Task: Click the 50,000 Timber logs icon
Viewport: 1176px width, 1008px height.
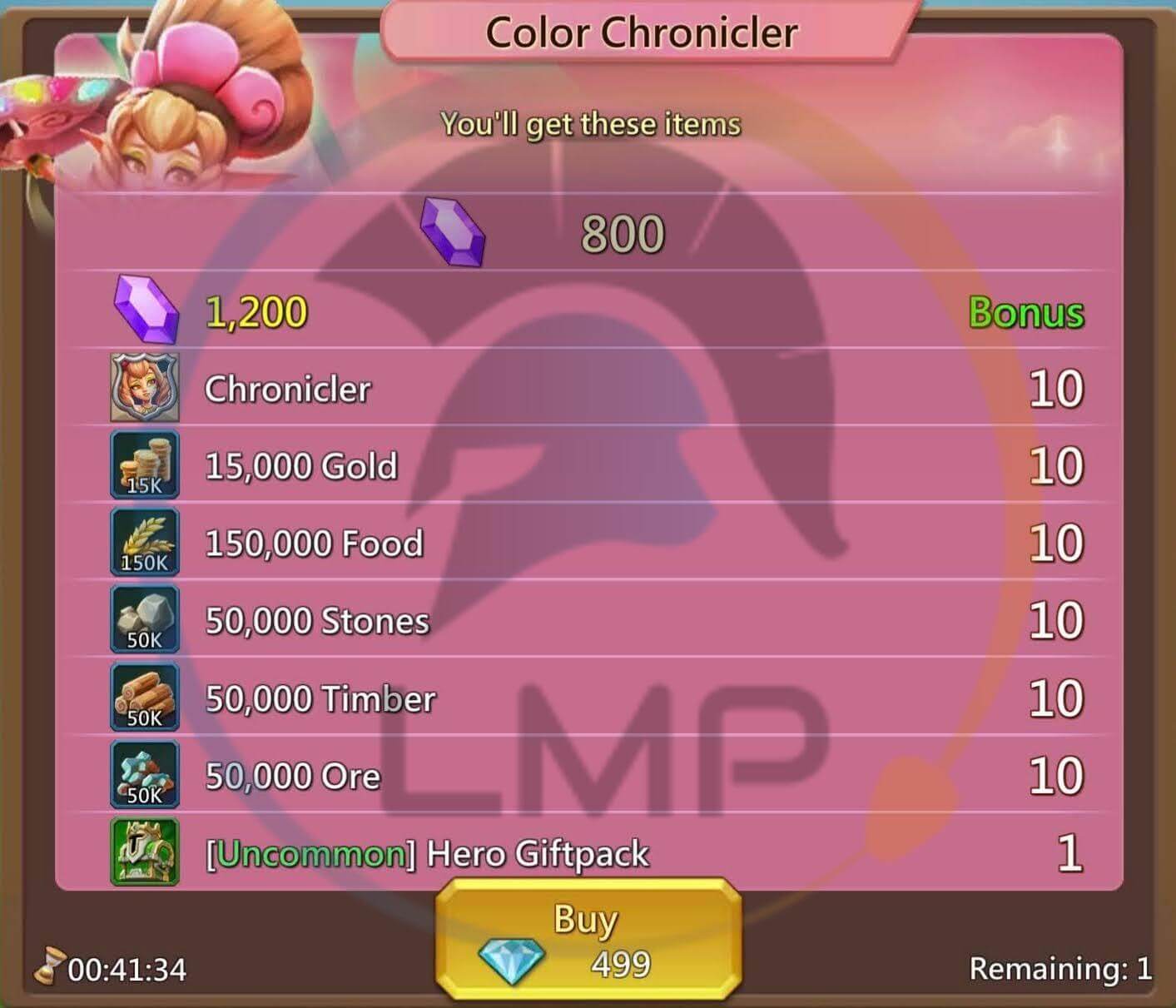Action: pos(143,698)
